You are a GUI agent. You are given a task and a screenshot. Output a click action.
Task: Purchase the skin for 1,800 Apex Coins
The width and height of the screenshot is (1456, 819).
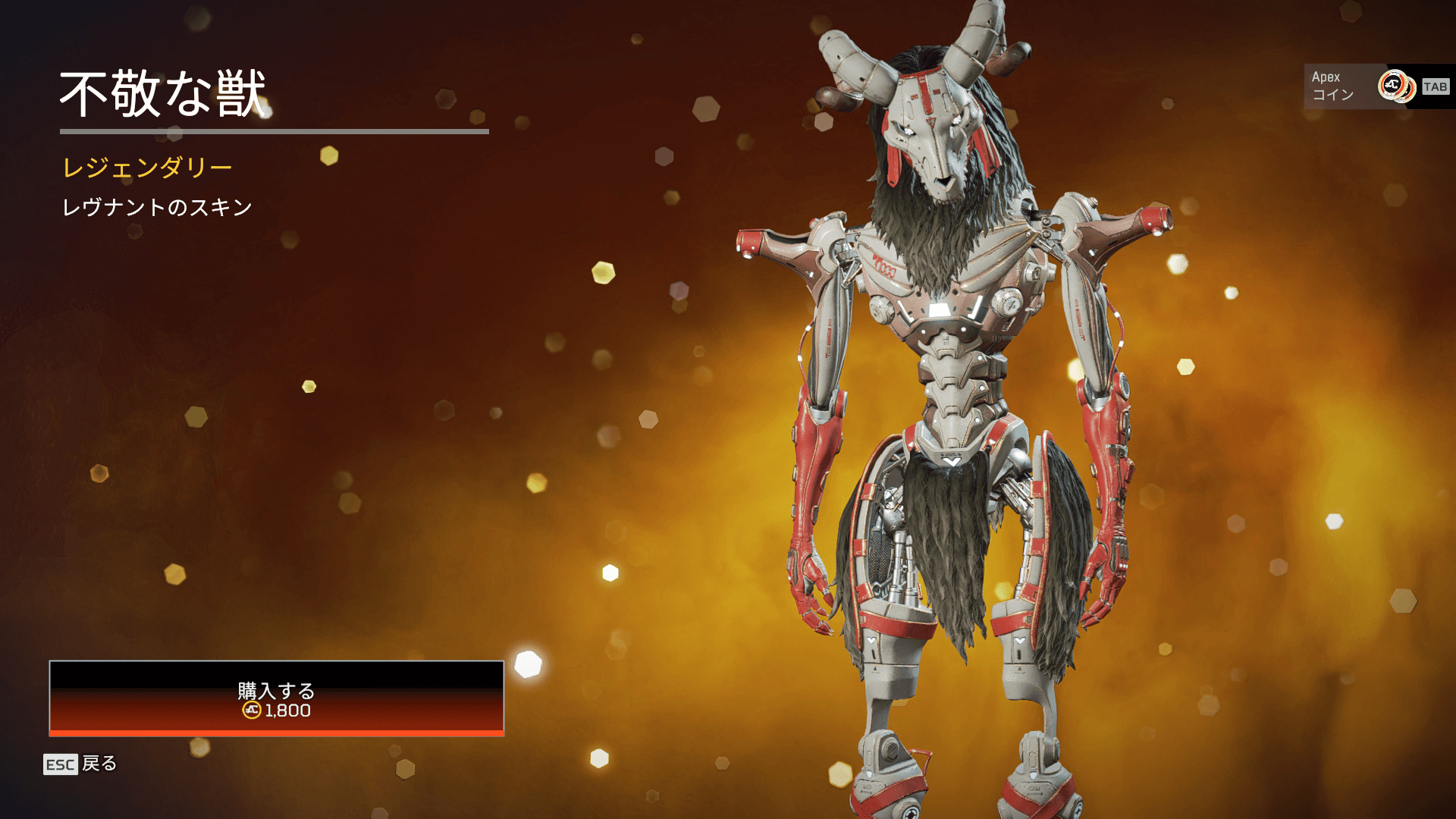(276, 698)
